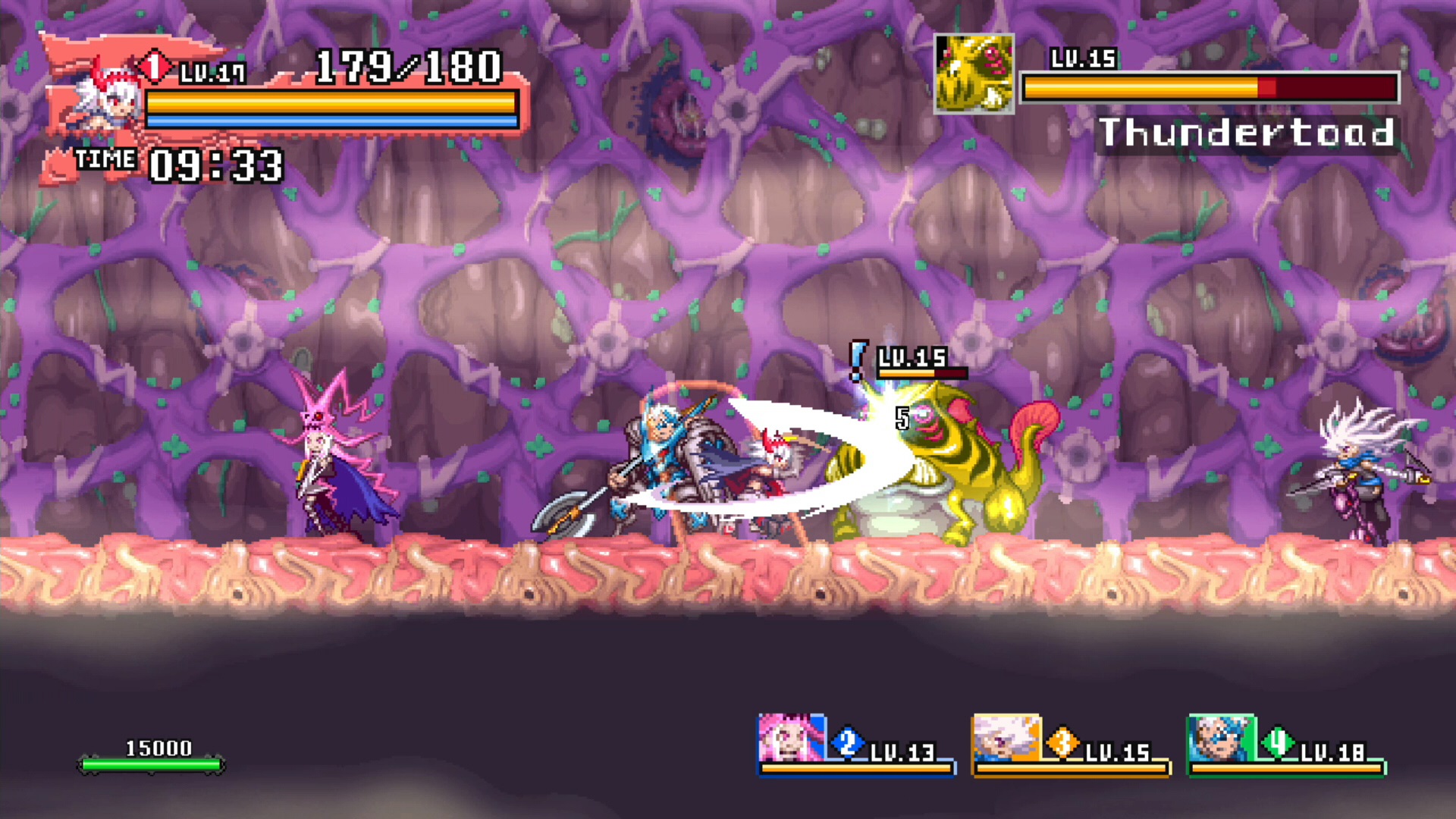This screenshot has height=819, width=1456.
Task: Pick the blue-haired player 4 portrait
Action: point(1220,737)
